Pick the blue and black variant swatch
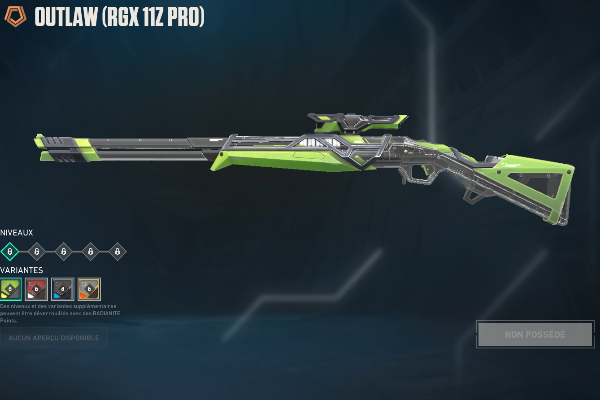Viewport: 600px width, 400px height. [63, 289]
